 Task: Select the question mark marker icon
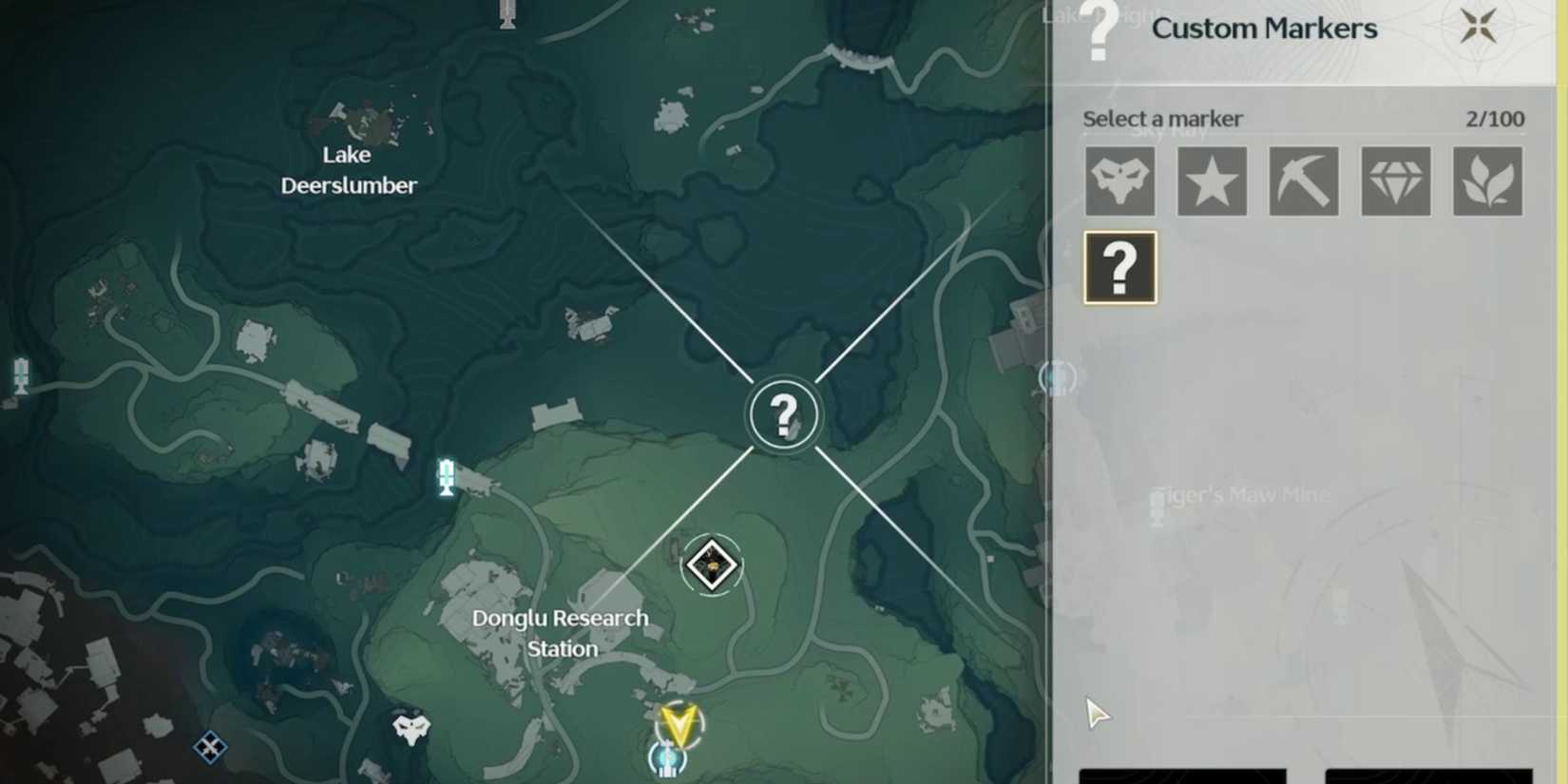tap(1119, 267)
